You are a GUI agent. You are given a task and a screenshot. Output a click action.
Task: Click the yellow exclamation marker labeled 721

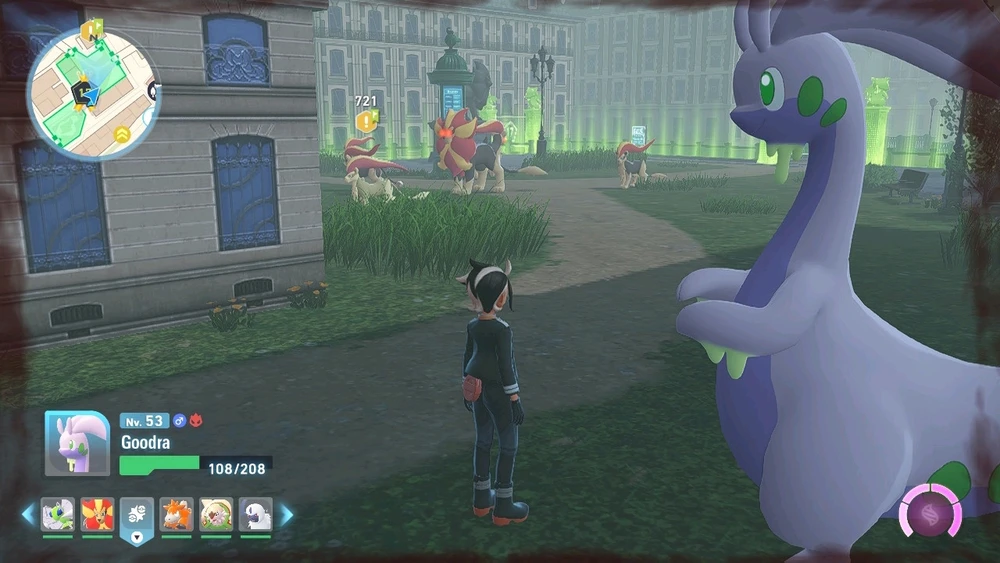pyautogui.click(x=367, y=121)
